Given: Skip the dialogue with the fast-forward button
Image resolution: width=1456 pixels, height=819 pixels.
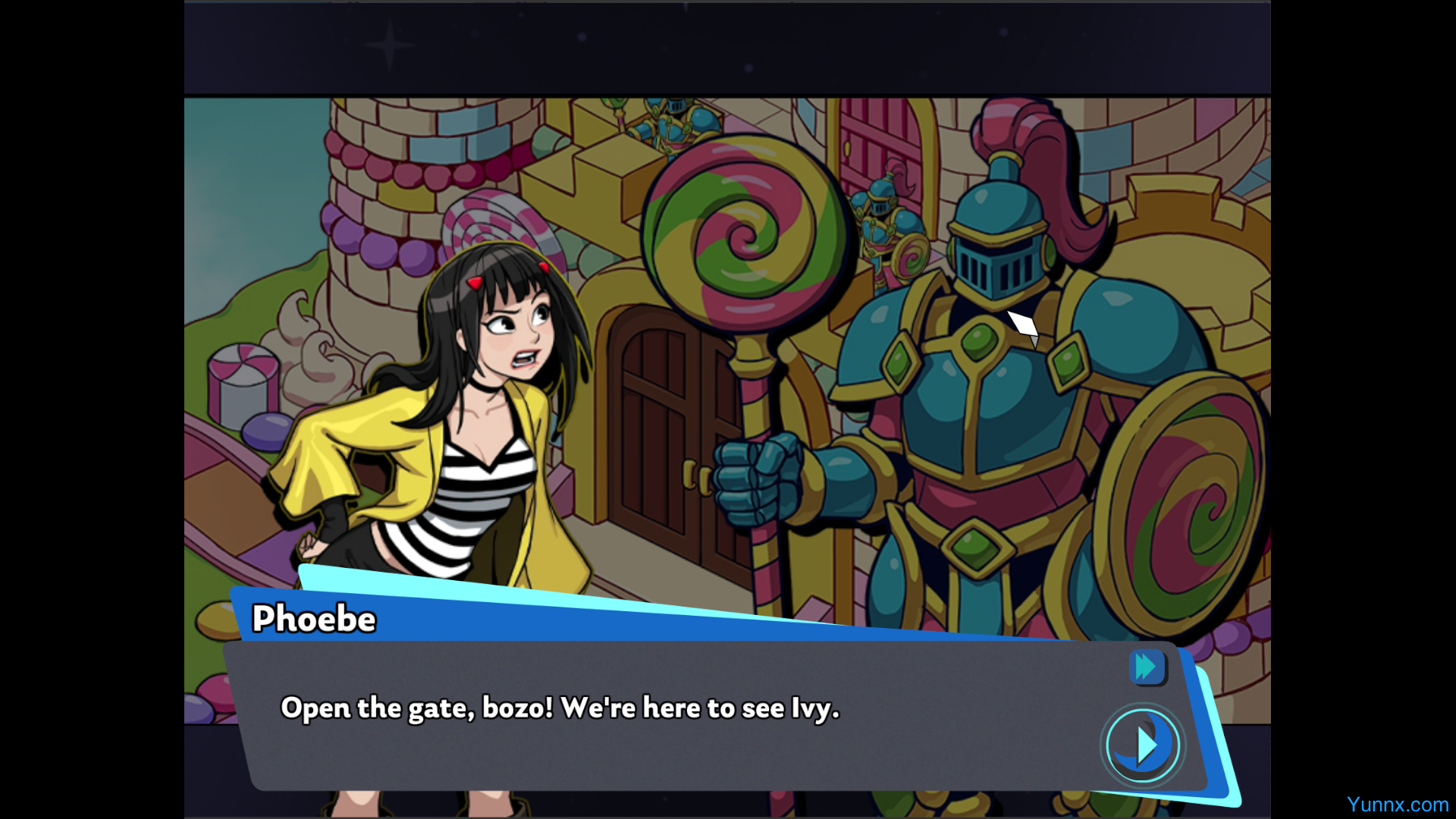Looking at the screenshot, I should (x=1147, y=667).
